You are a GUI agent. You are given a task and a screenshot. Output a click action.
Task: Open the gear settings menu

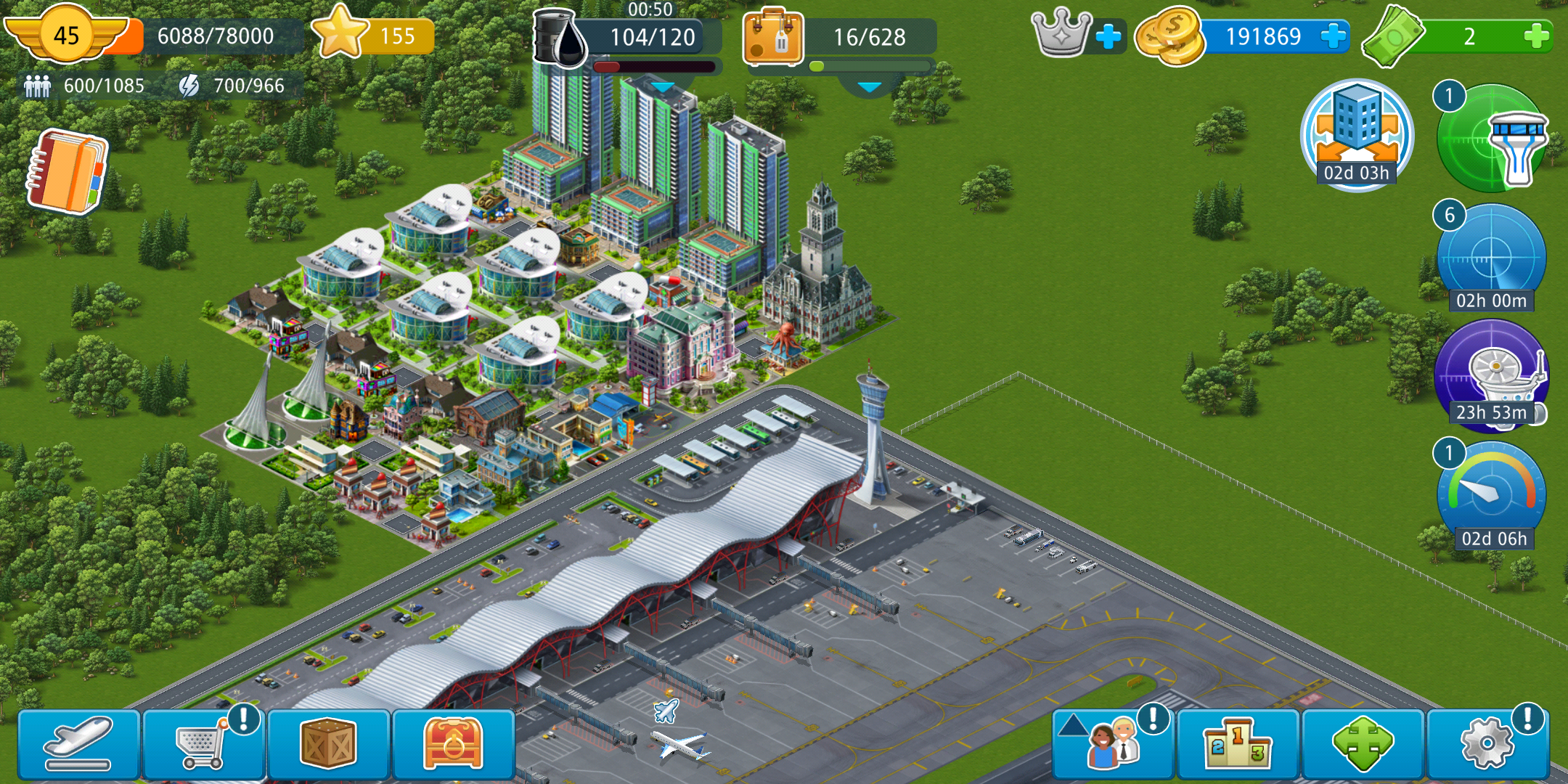1487,745
